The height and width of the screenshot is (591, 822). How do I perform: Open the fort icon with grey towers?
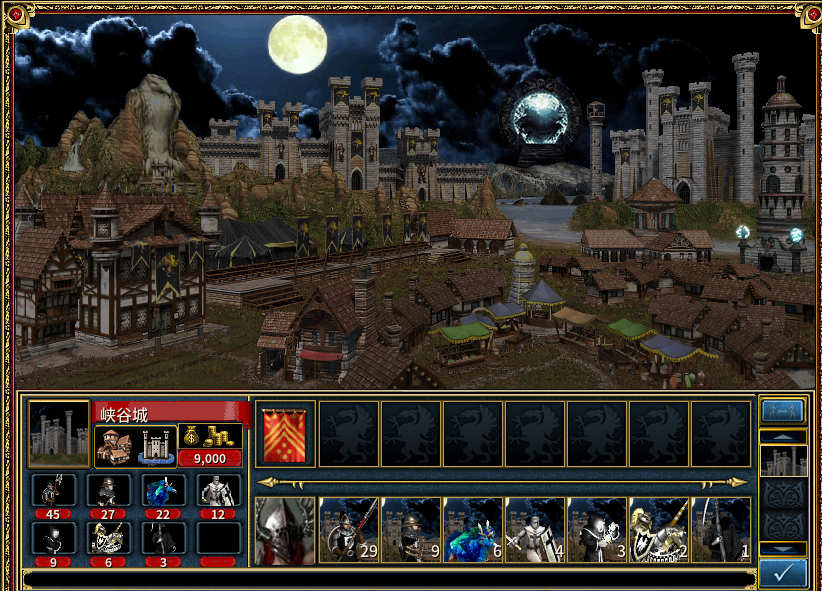pos(156,444)
